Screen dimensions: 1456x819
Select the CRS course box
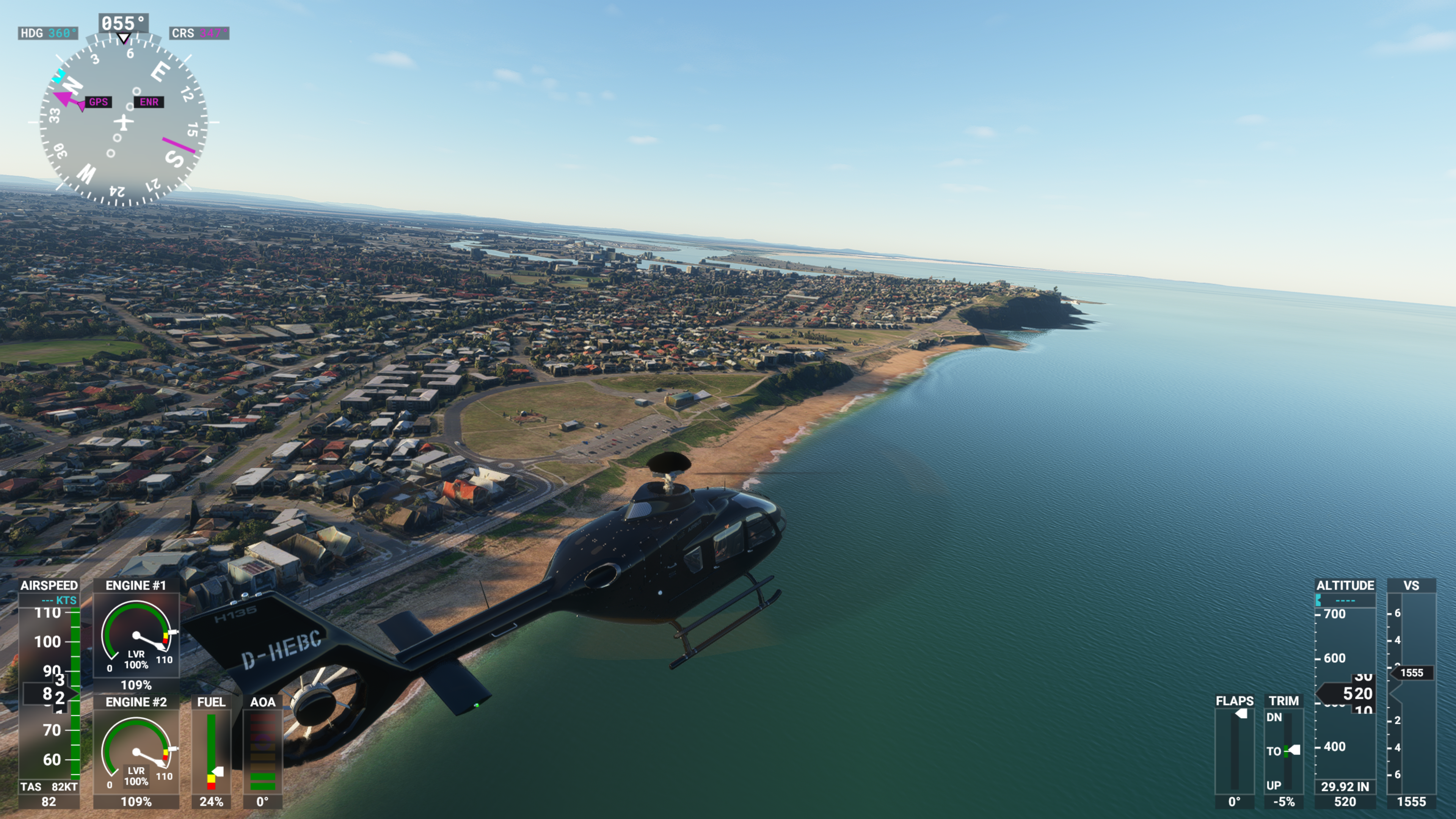[x=199, y=33]
